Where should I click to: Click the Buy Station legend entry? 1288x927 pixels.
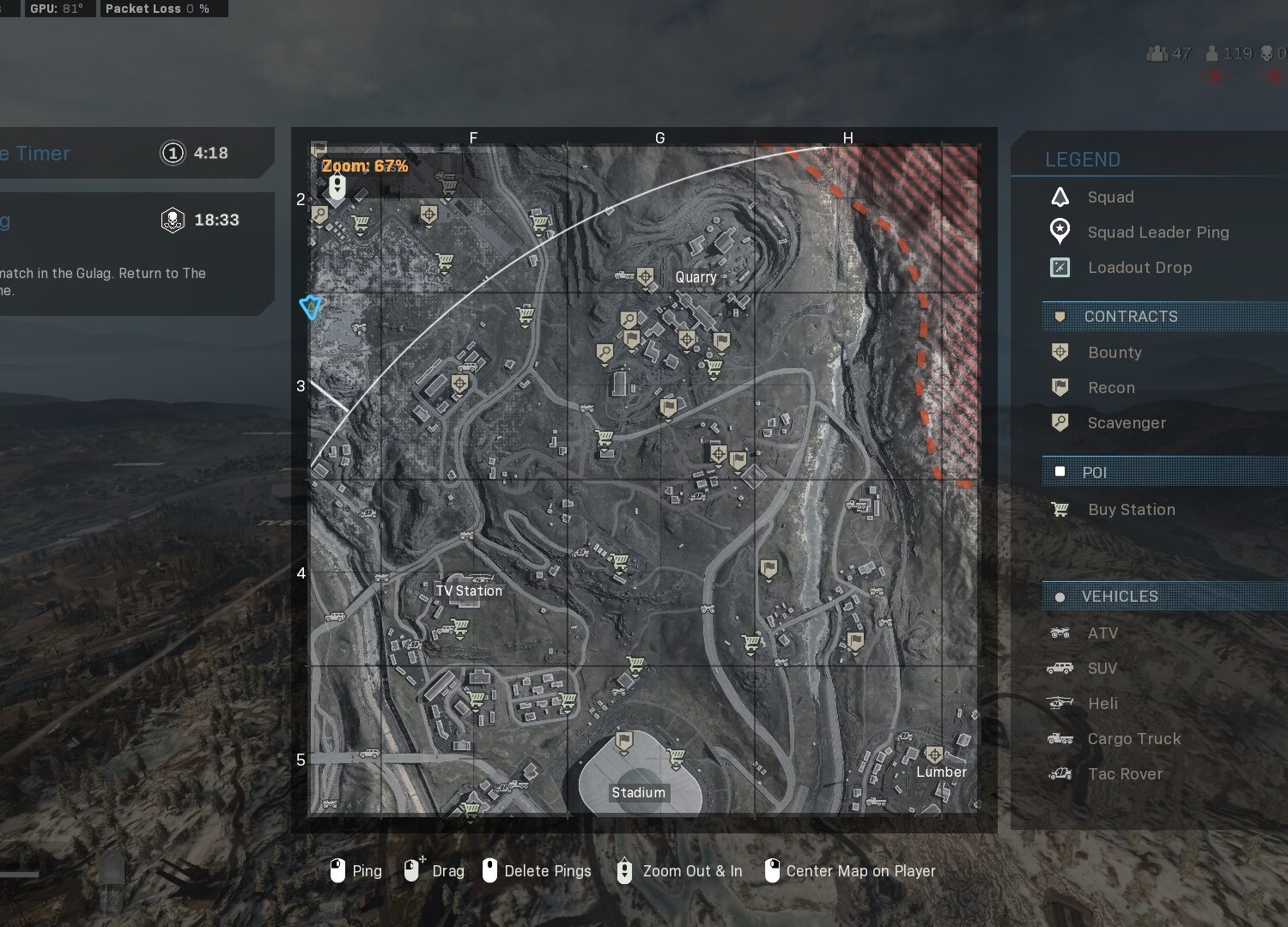1130,510
